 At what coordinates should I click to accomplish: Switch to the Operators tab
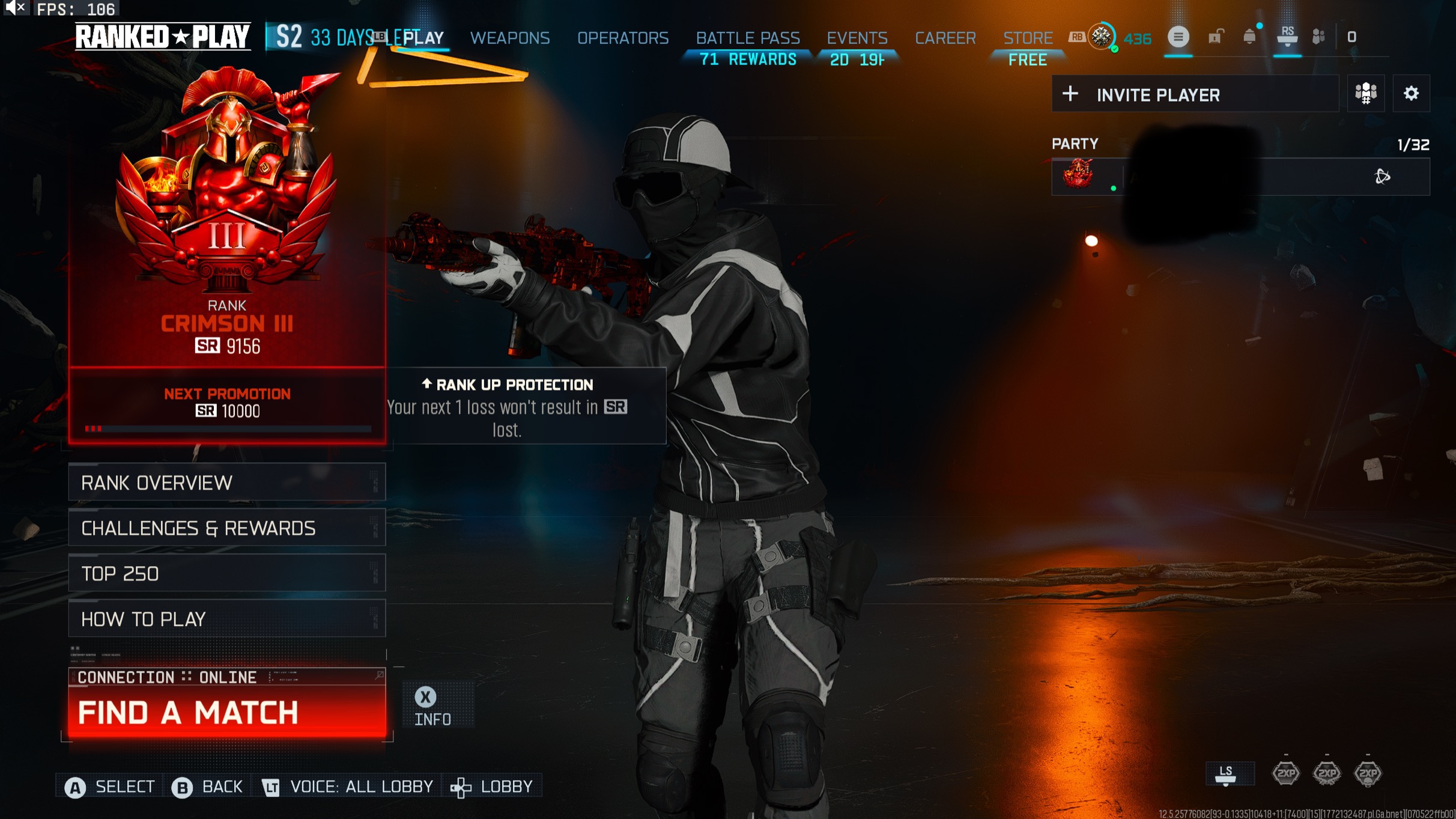622,38
